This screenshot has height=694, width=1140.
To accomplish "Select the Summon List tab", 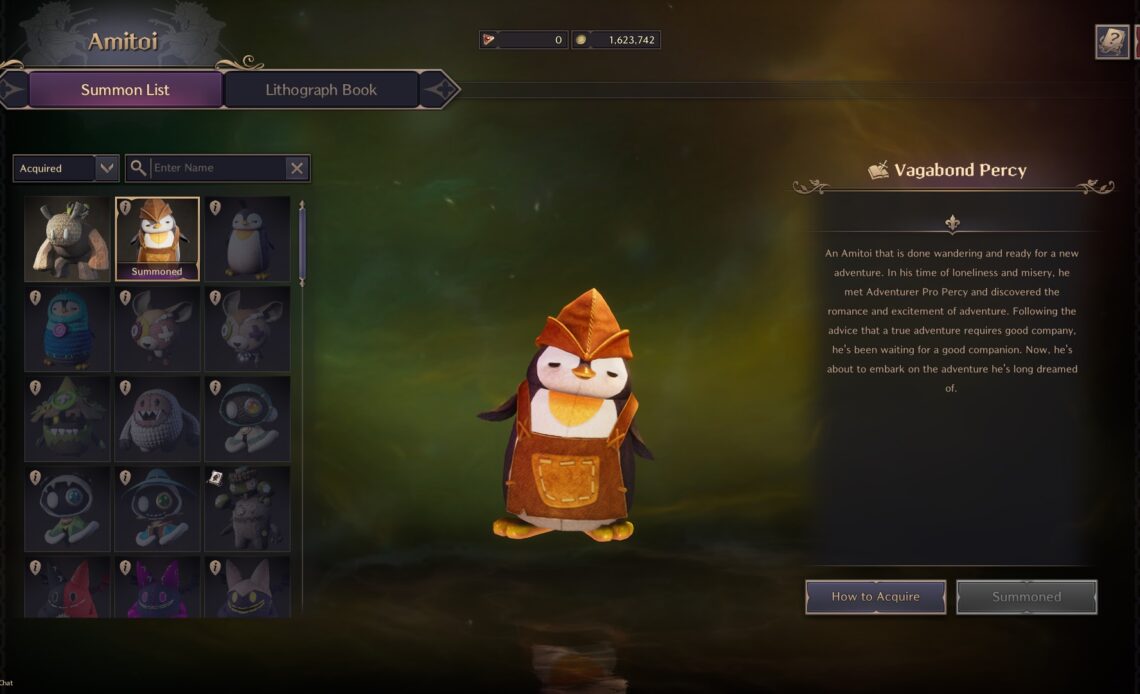I will coord(125,90).
